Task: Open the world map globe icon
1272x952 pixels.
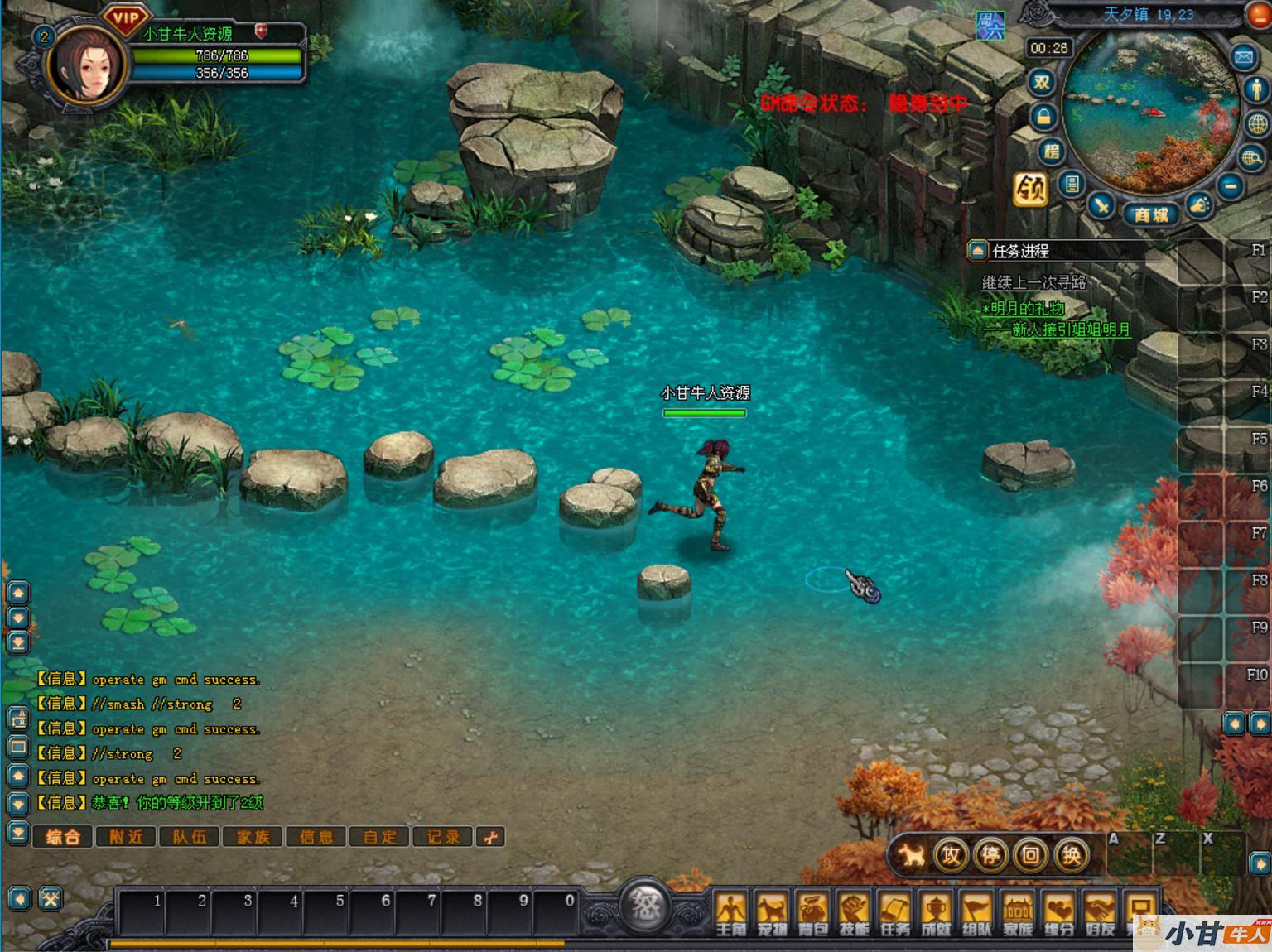Action: (1257, 124)
